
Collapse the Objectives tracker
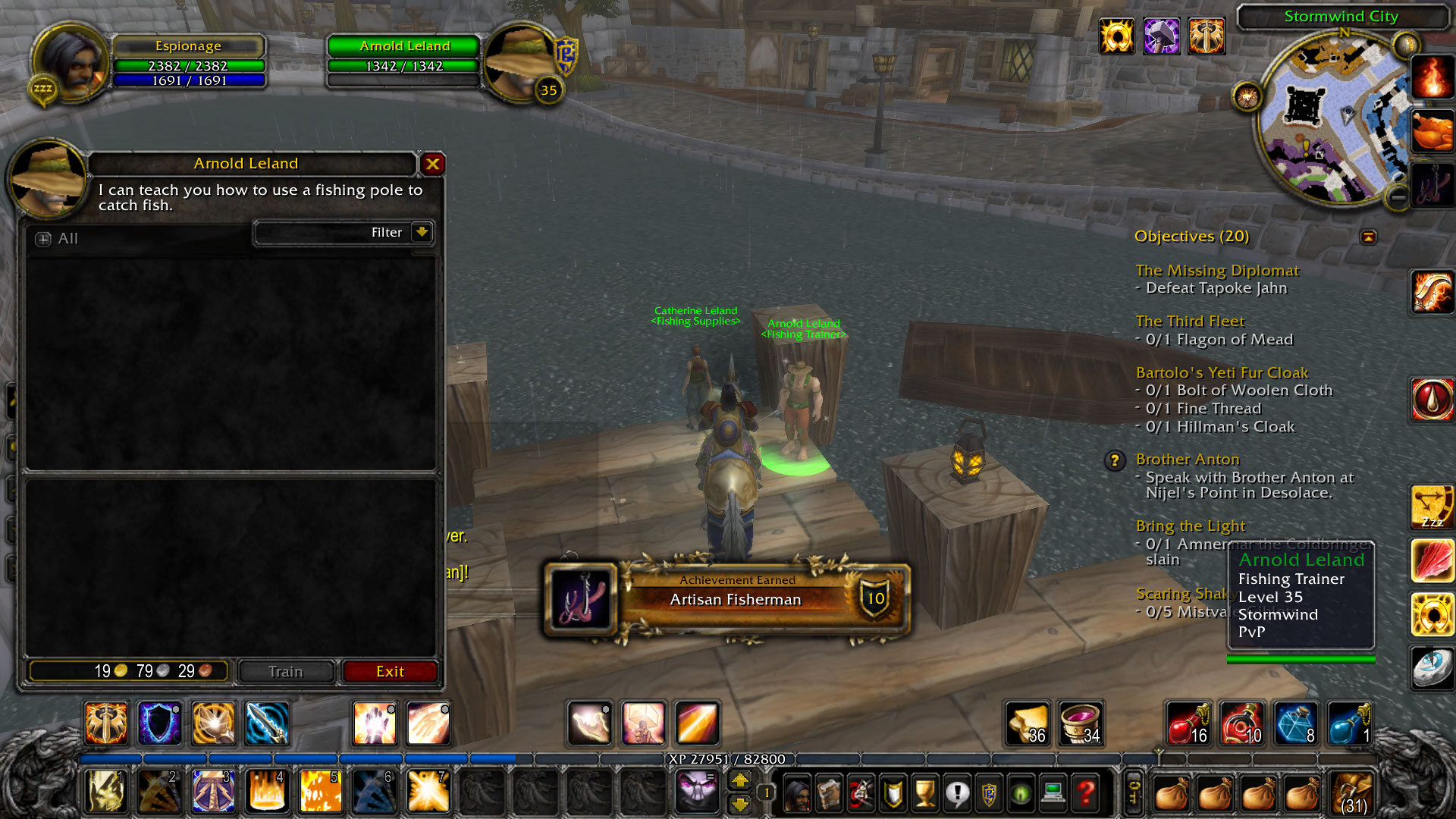tap(1370, 237)
